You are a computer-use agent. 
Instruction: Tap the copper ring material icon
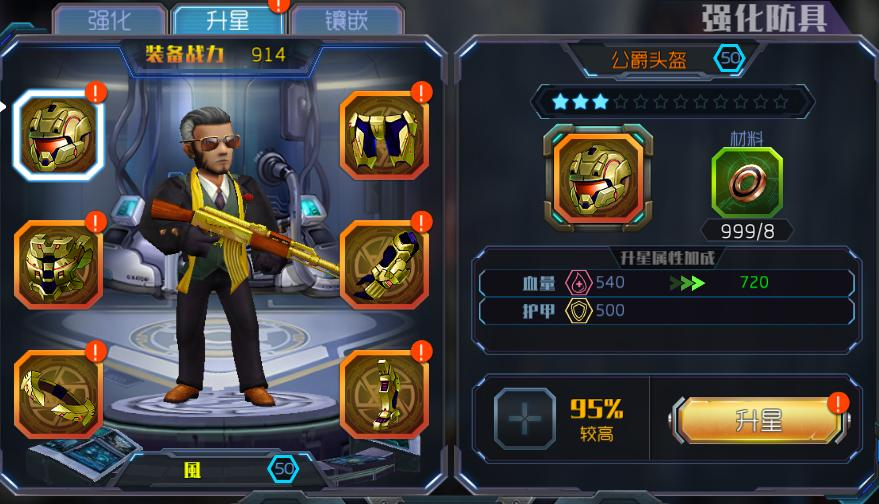(747, 183)
